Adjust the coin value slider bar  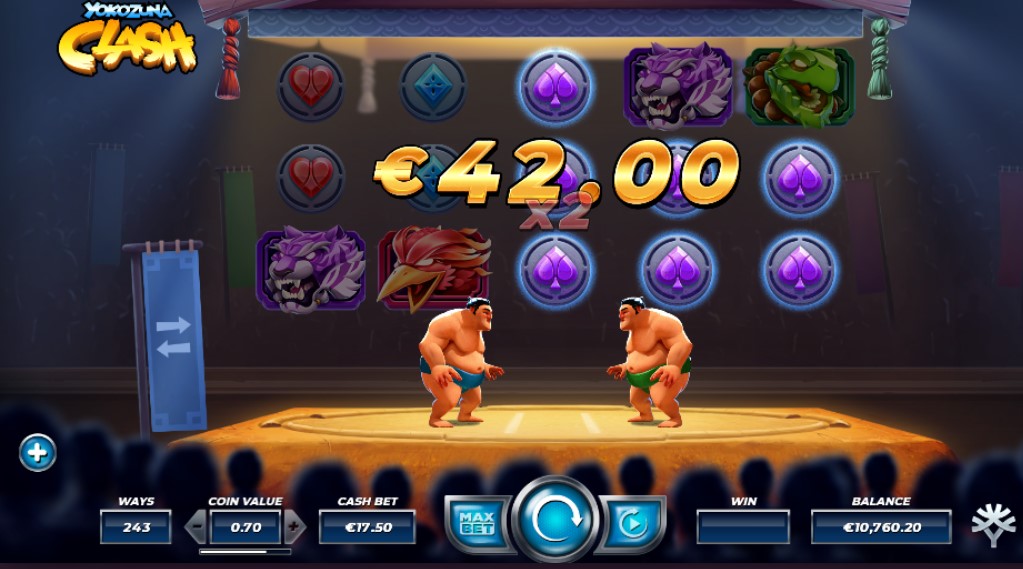[245, 551]
